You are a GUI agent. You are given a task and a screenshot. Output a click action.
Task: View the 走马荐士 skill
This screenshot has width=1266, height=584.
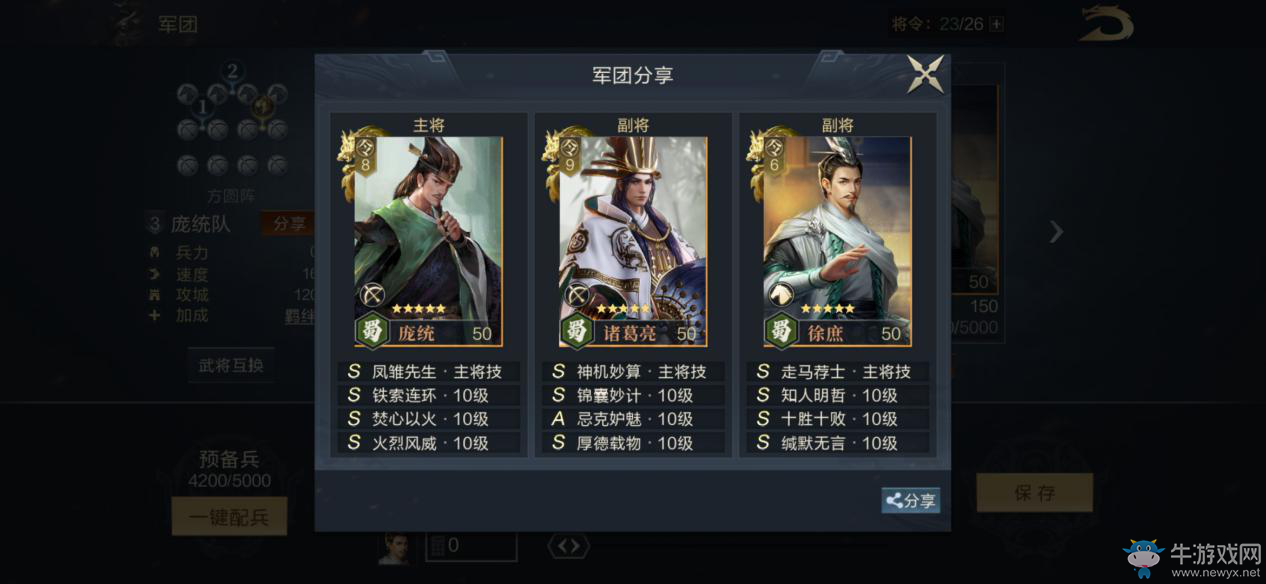(x=838, y=371)
